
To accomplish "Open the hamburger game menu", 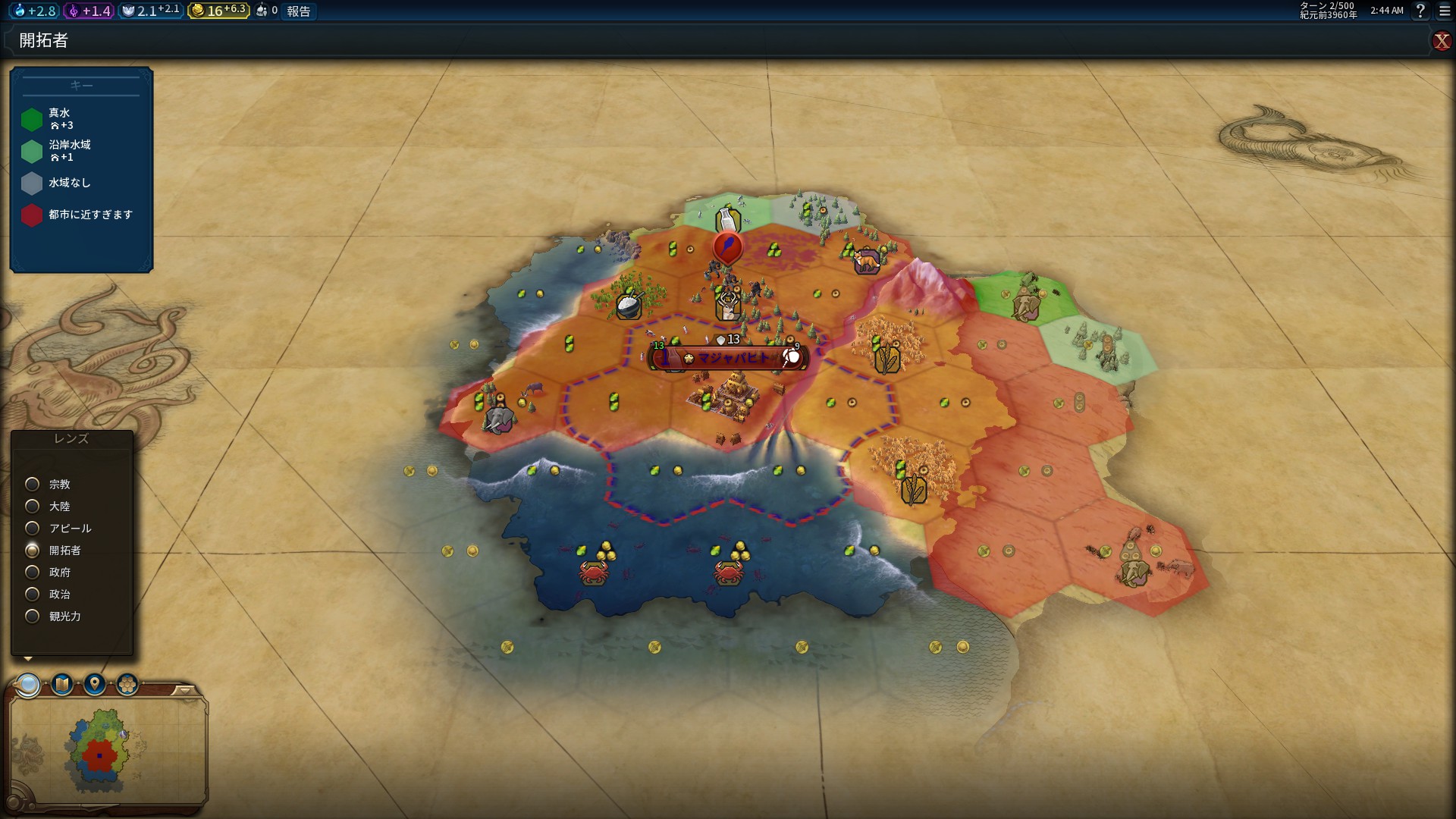I will 1445,11.
